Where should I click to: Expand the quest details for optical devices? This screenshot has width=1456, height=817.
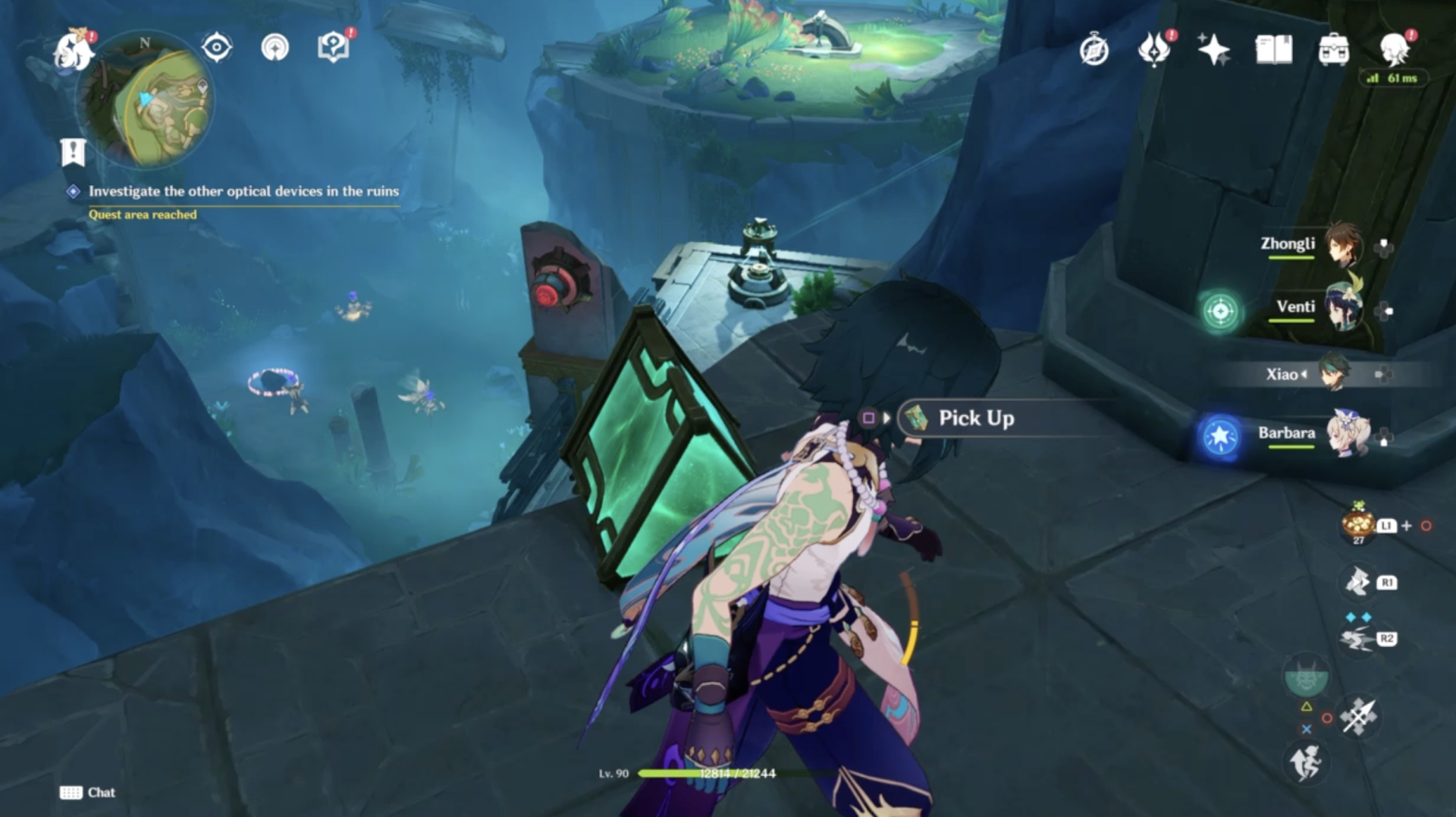(x=243, y=192)
